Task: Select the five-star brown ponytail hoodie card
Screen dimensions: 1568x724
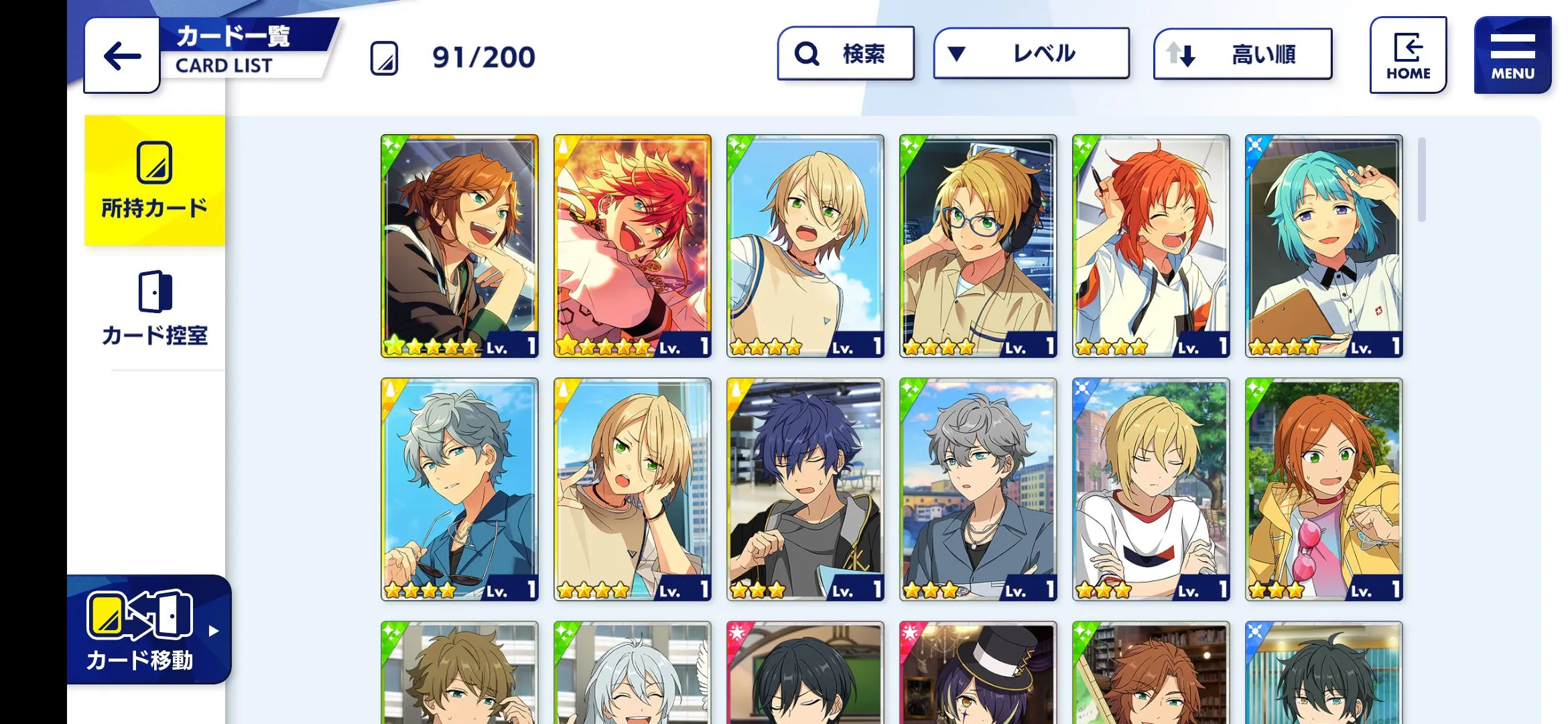Action: (460, 246)
